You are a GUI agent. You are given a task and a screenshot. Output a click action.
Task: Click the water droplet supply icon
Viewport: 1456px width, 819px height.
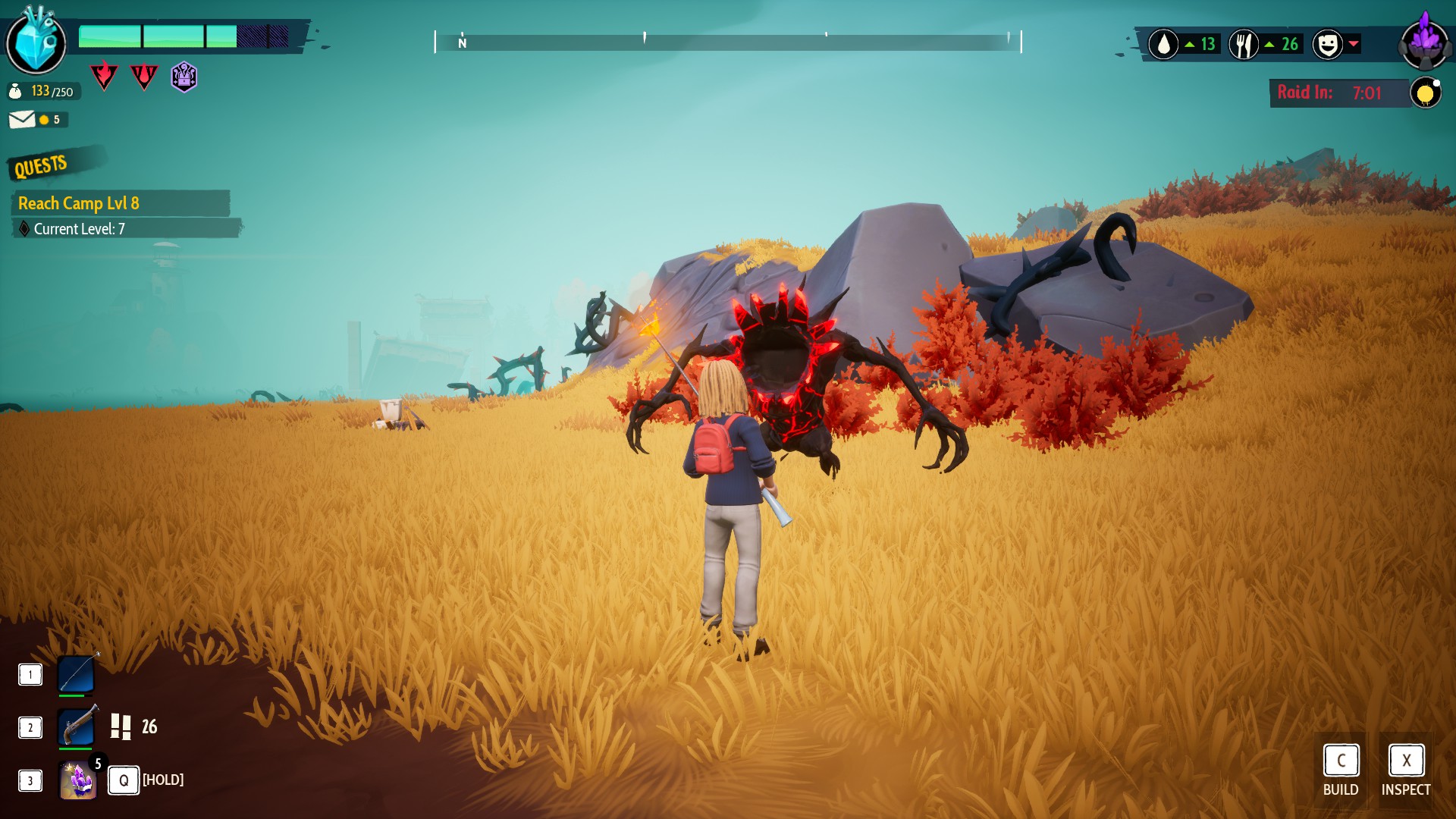(1163, 45)
